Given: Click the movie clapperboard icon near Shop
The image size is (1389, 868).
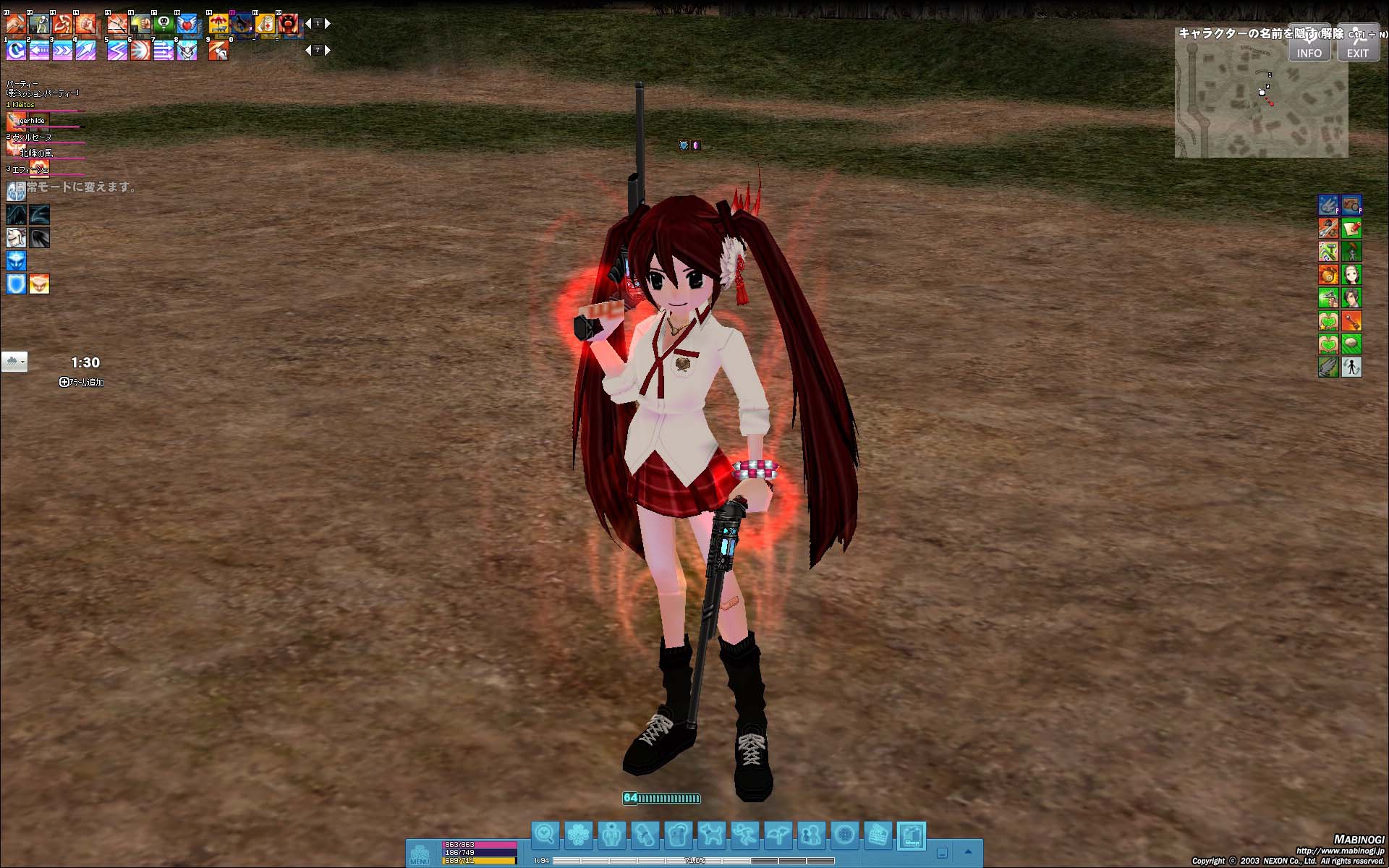Looking at the screenshot, I should click(879, 833).
